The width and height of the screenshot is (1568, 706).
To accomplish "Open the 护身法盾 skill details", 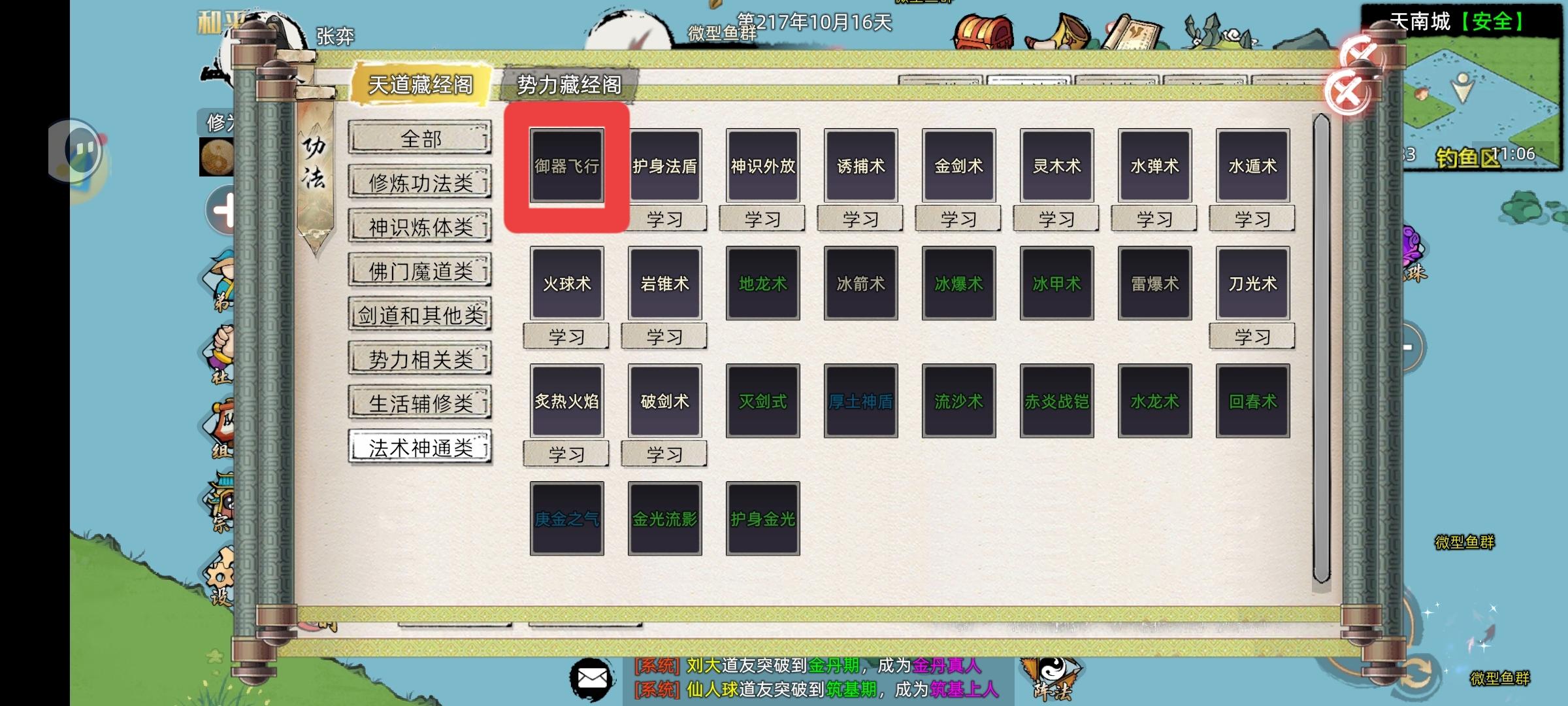I will [664, 165].
